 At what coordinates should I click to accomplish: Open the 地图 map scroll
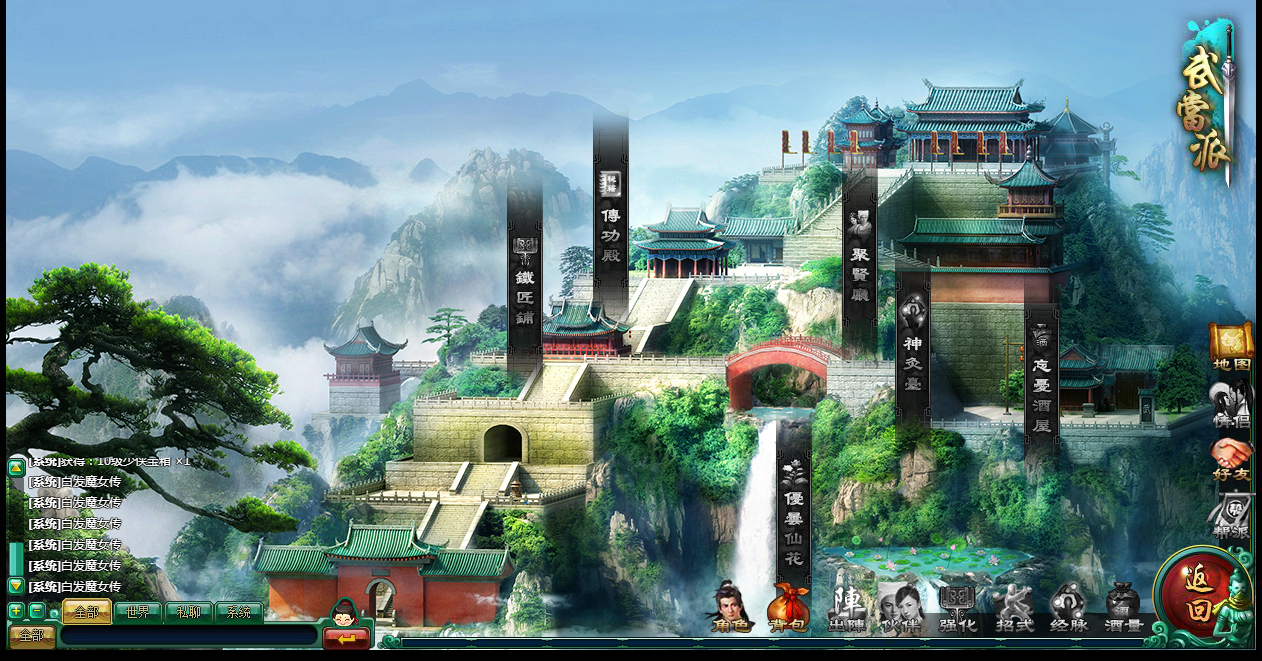click(x=1231, y=346)
